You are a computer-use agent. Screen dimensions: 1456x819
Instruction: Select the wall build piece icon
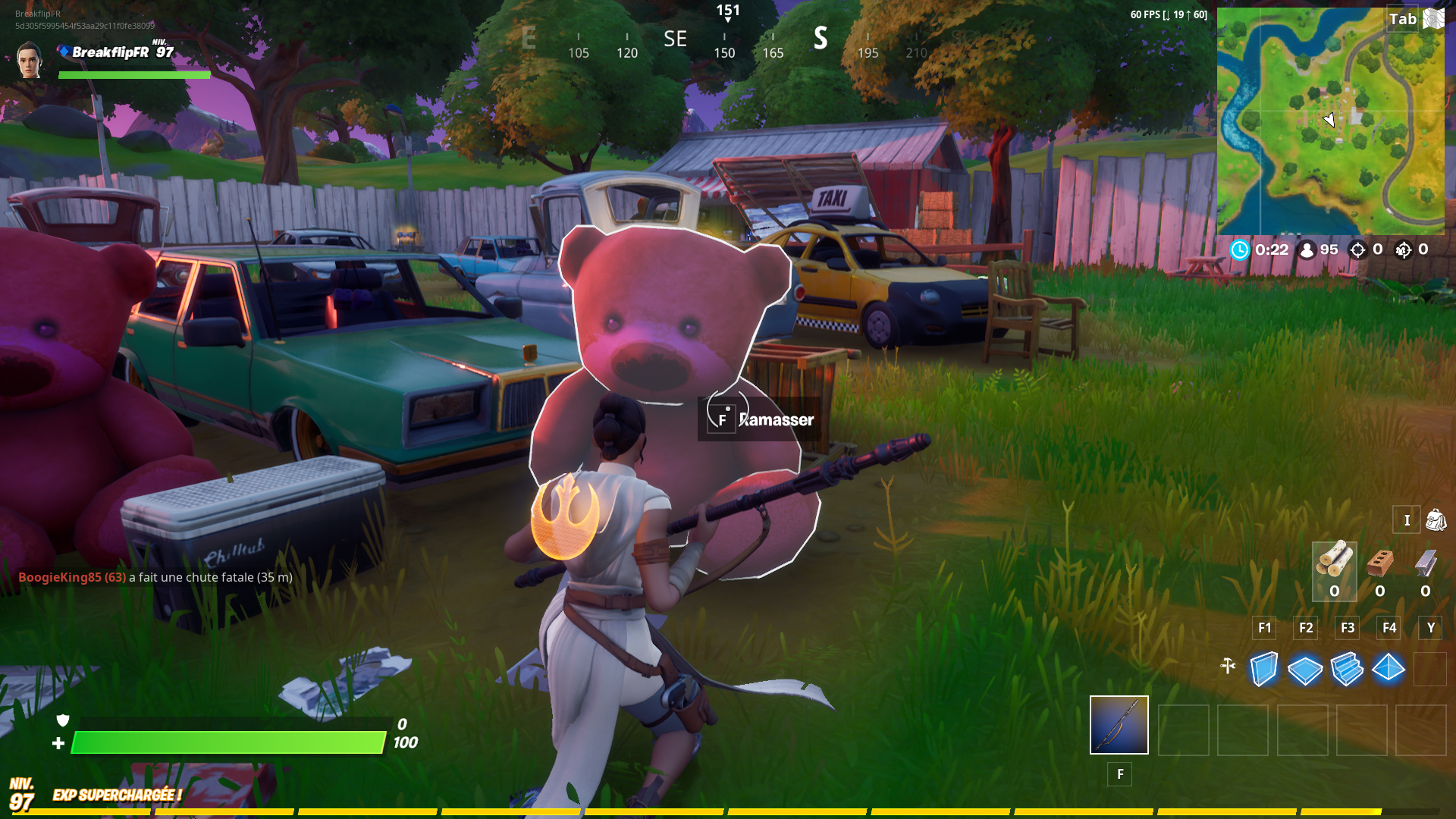[1263, 670]
